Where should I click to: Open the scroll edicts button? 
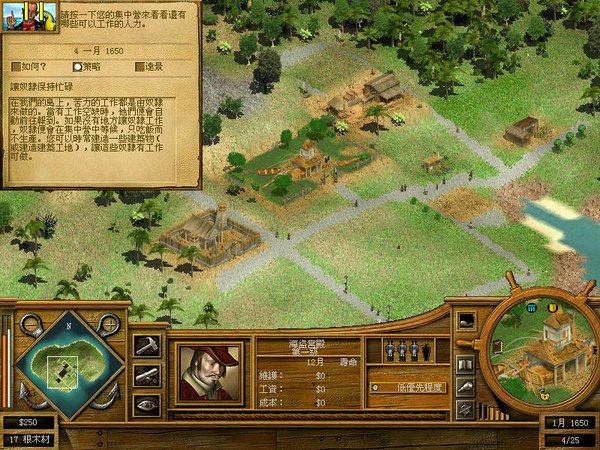tap(147, 375)
